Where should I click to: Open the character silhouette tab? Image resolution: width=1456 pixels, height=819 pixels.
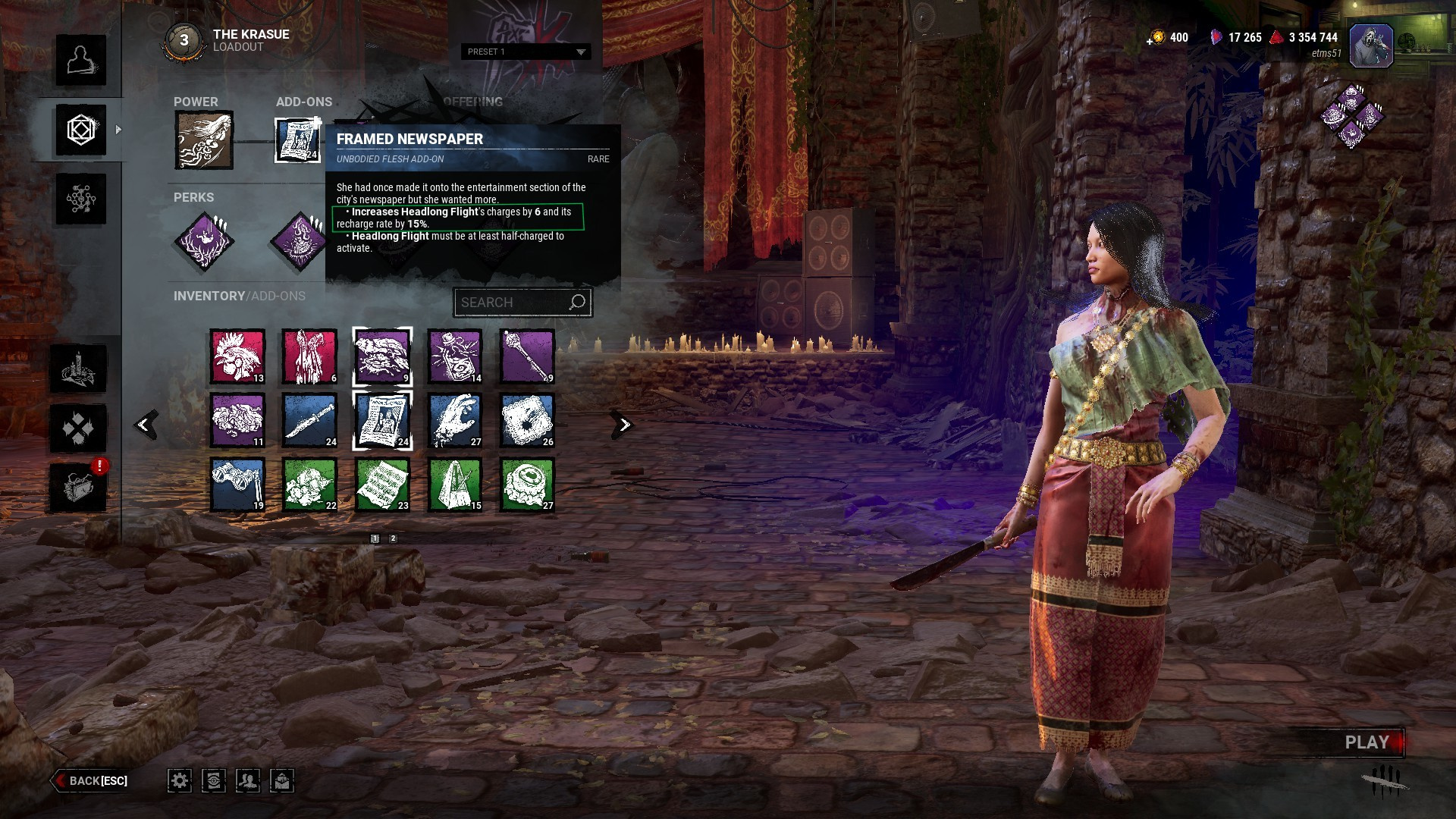(80, 60)
